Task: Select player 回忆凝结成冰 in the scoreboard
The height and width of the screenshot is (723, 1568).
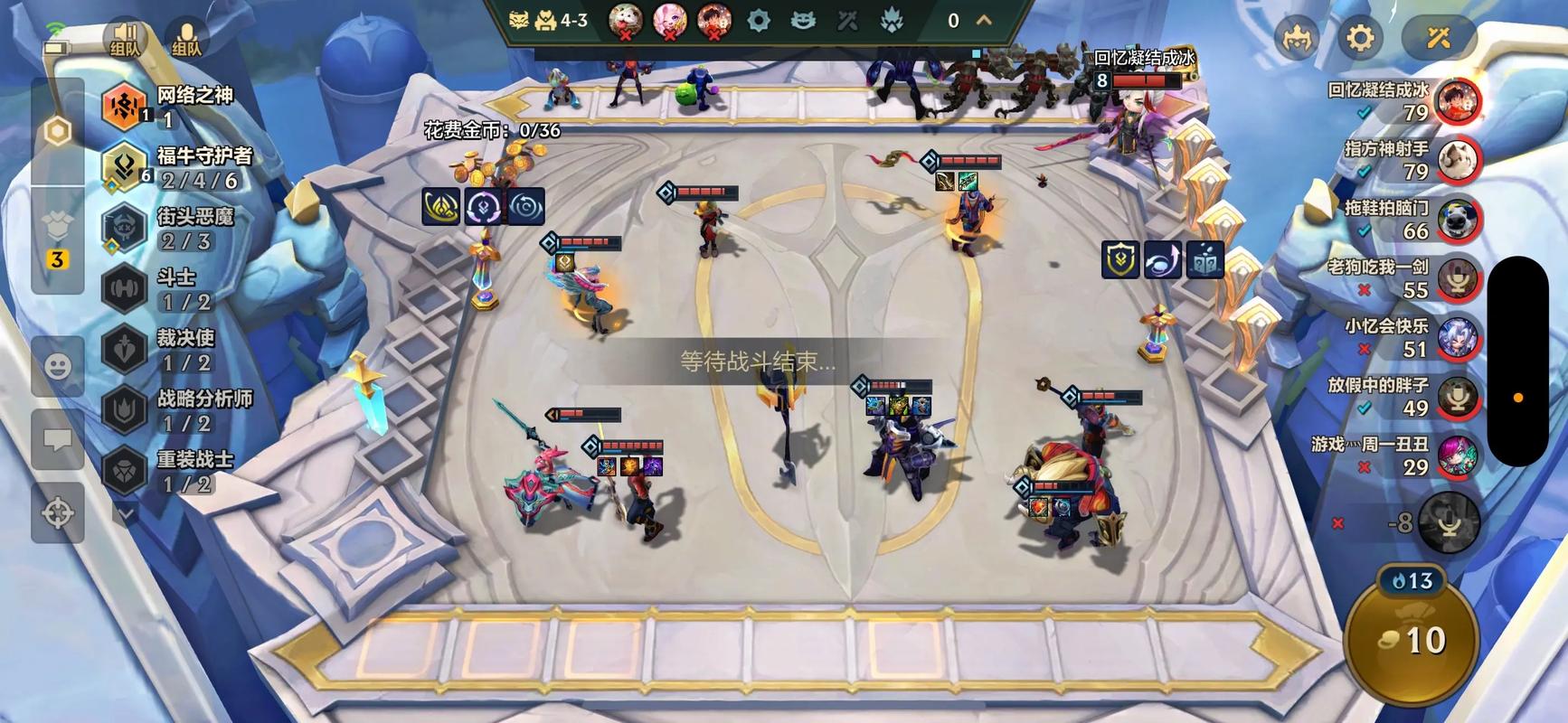Action: (x=1456, y=103)
